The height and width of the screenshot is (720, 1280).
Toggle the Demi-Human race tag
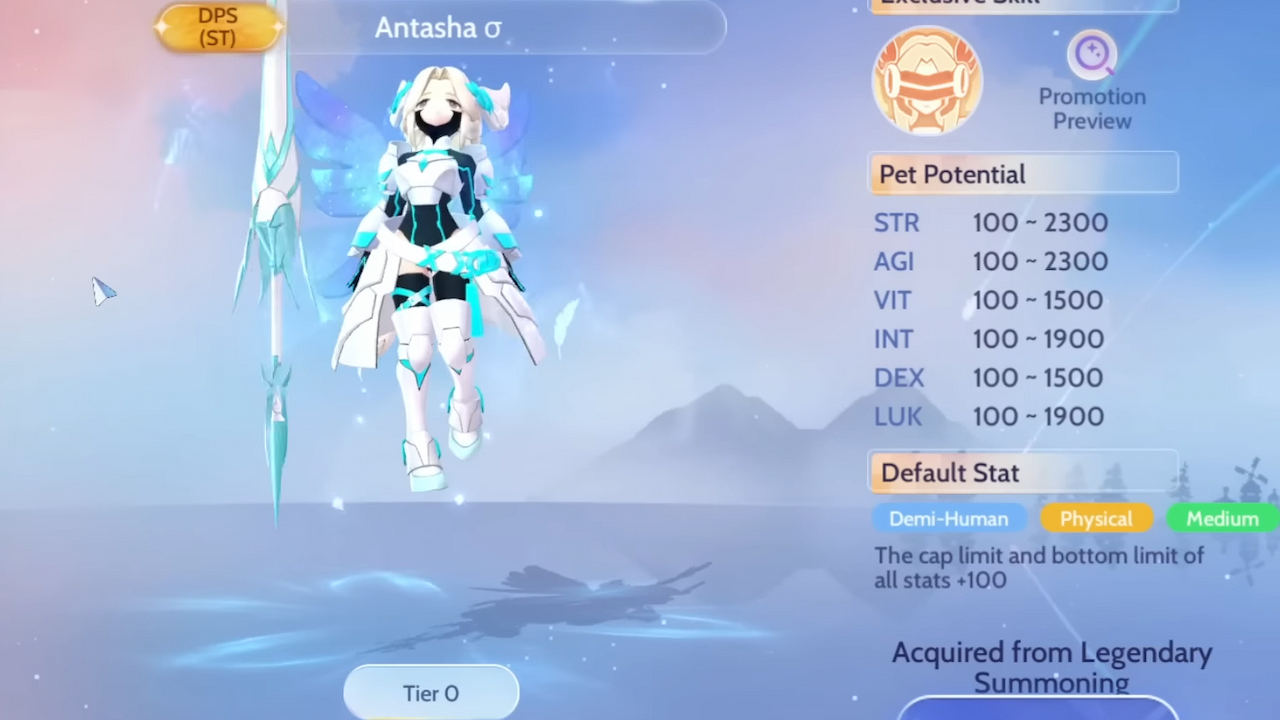(x=948, y=519)
